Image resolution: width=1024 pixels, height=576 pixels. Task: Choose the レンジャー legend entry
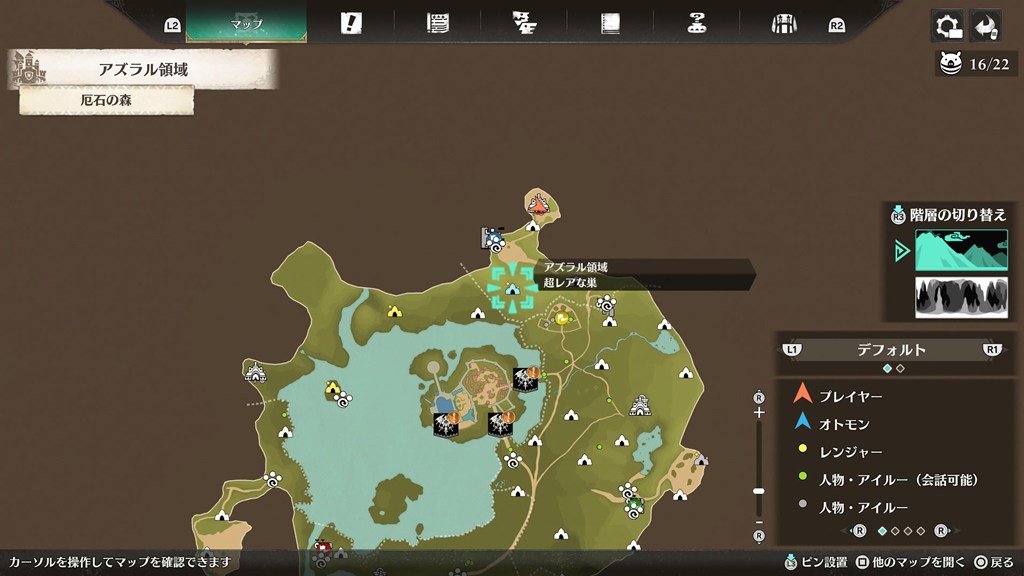click(851, 452)
